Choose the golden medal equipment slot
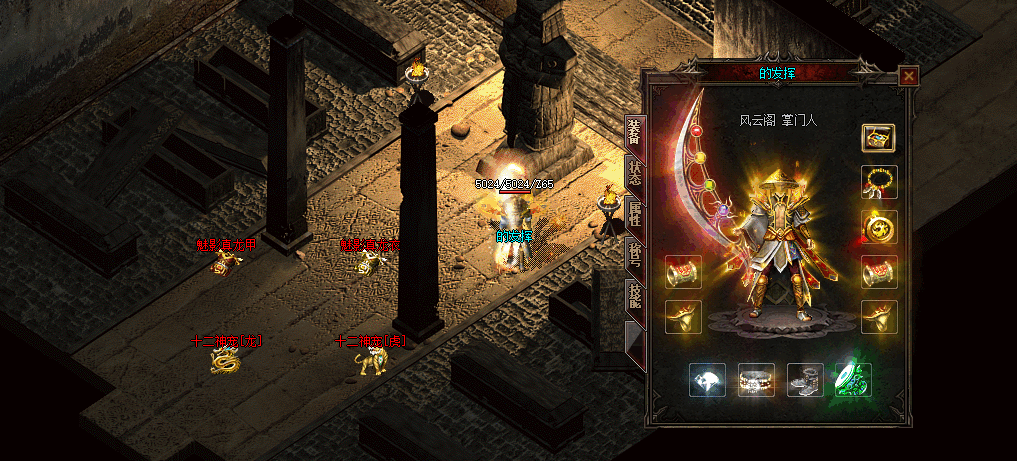1017x461 pixels. point(879,227)
